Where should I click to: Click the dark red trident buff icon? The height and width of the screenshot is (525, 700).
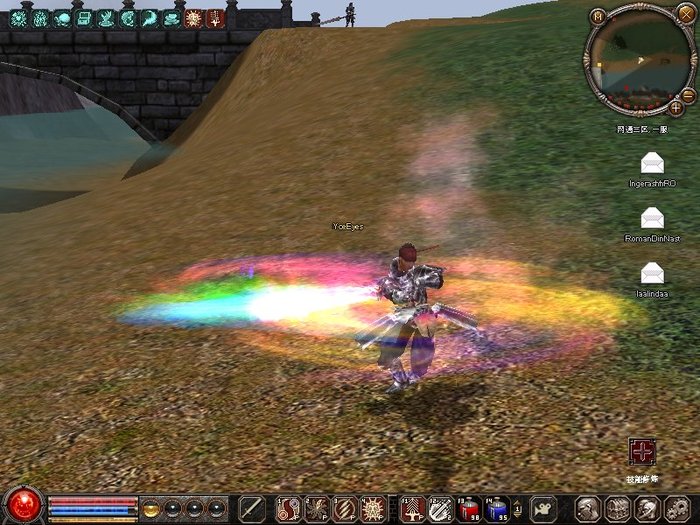[x=215, y=18]
